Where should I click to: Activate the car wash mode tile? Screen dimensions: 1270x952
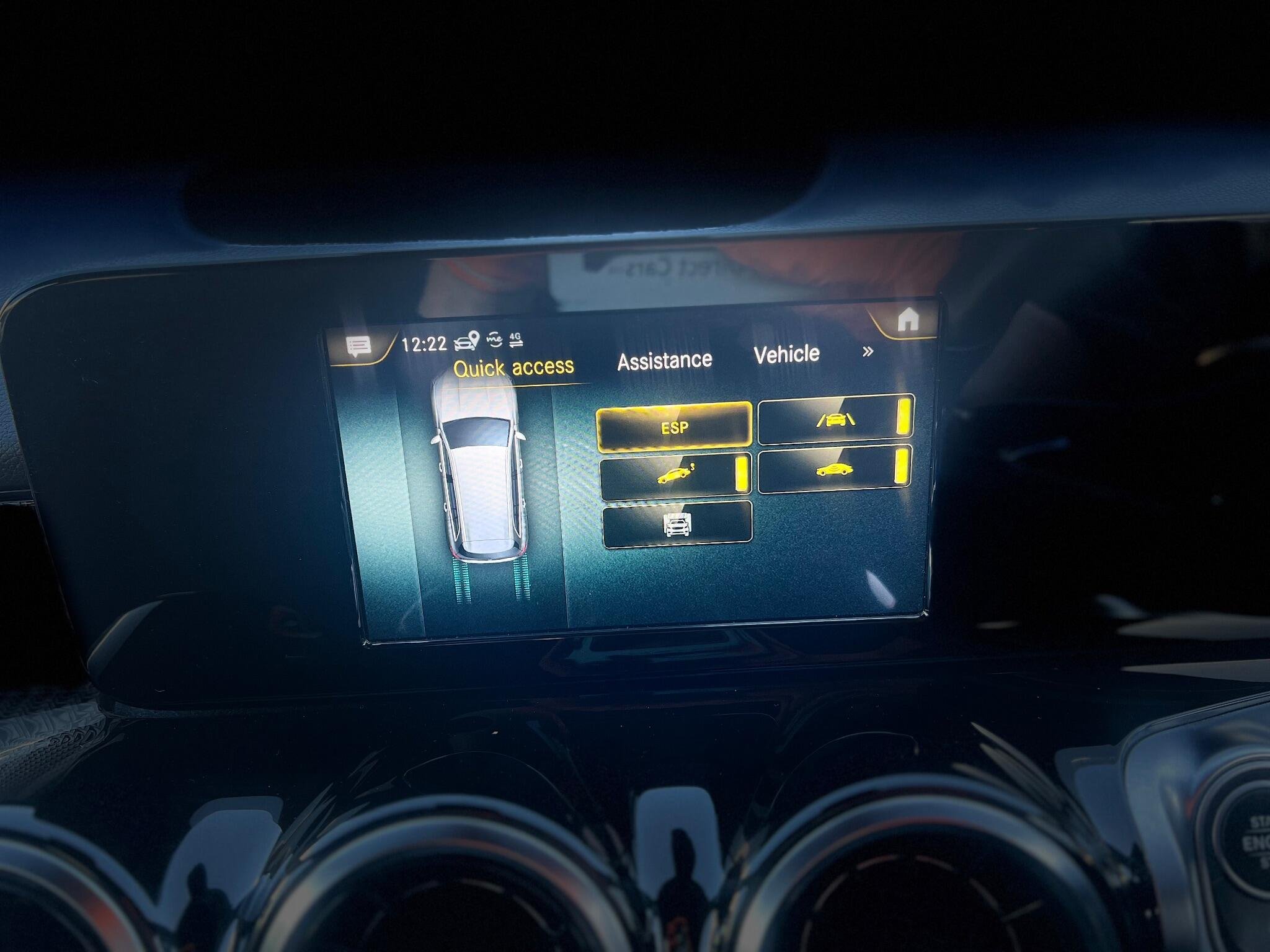(677, 524)
